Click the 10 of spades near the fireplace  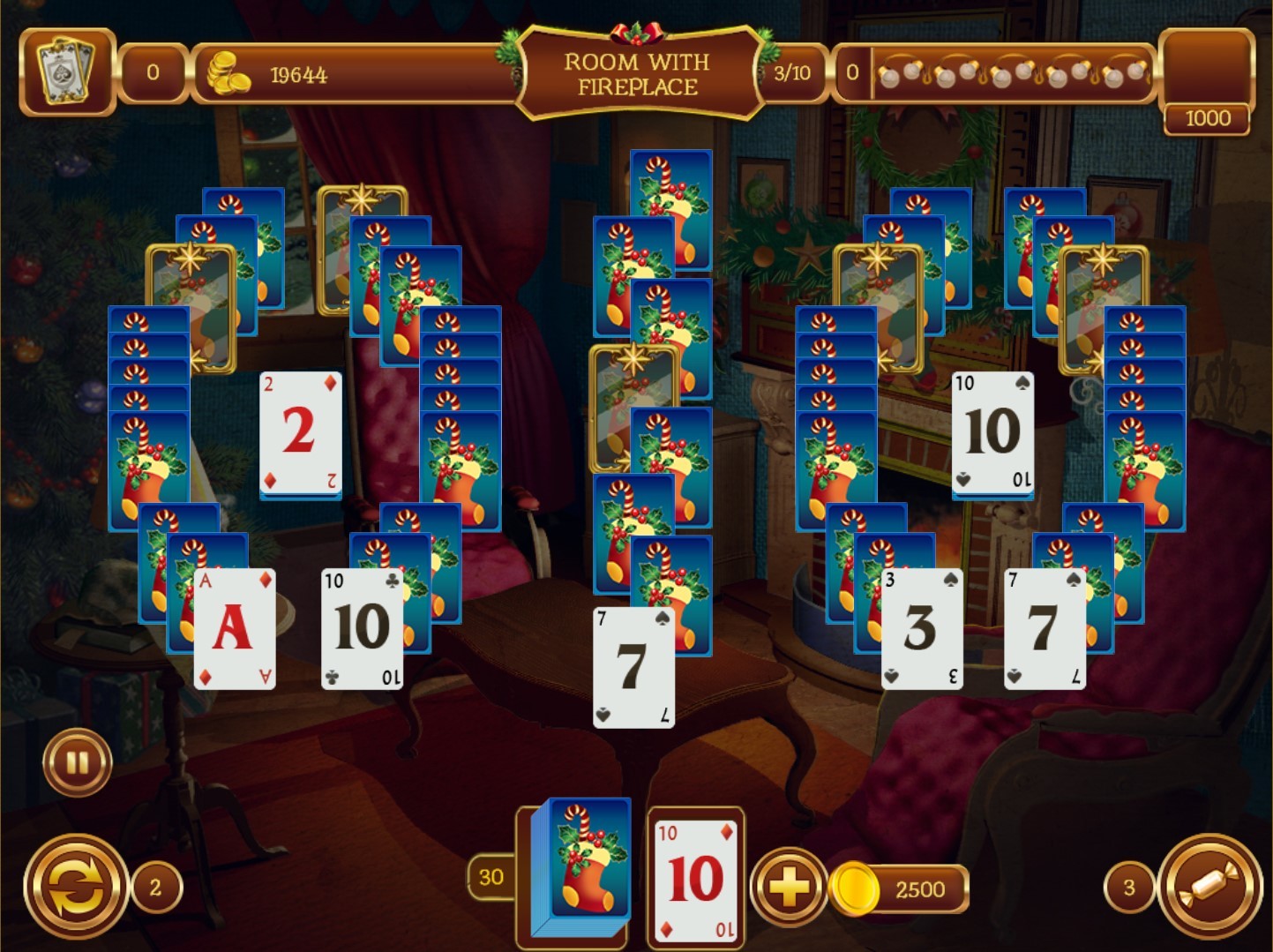(992, 431)
